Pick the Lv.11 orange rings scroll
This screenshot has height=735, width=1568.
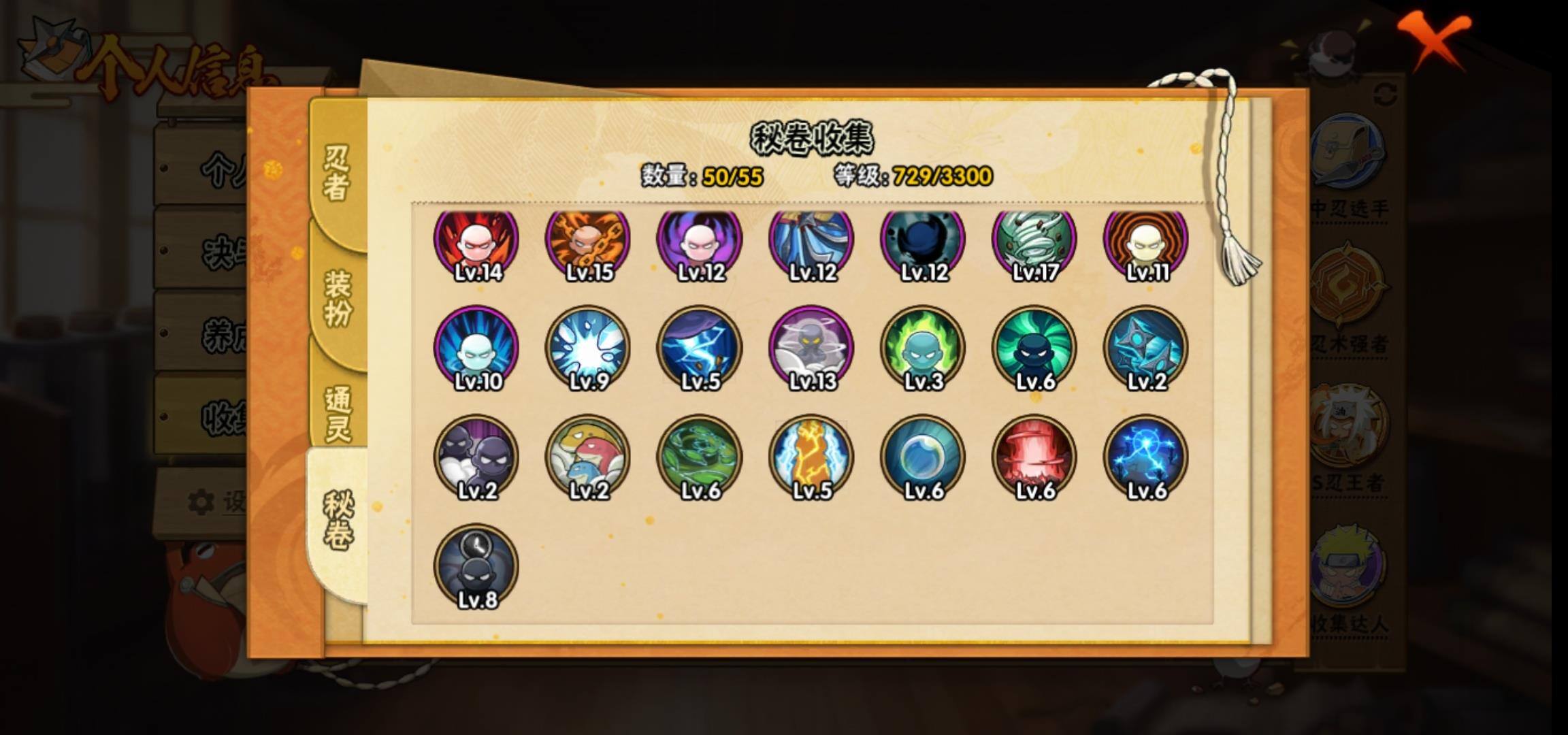tap(1146, 243)
